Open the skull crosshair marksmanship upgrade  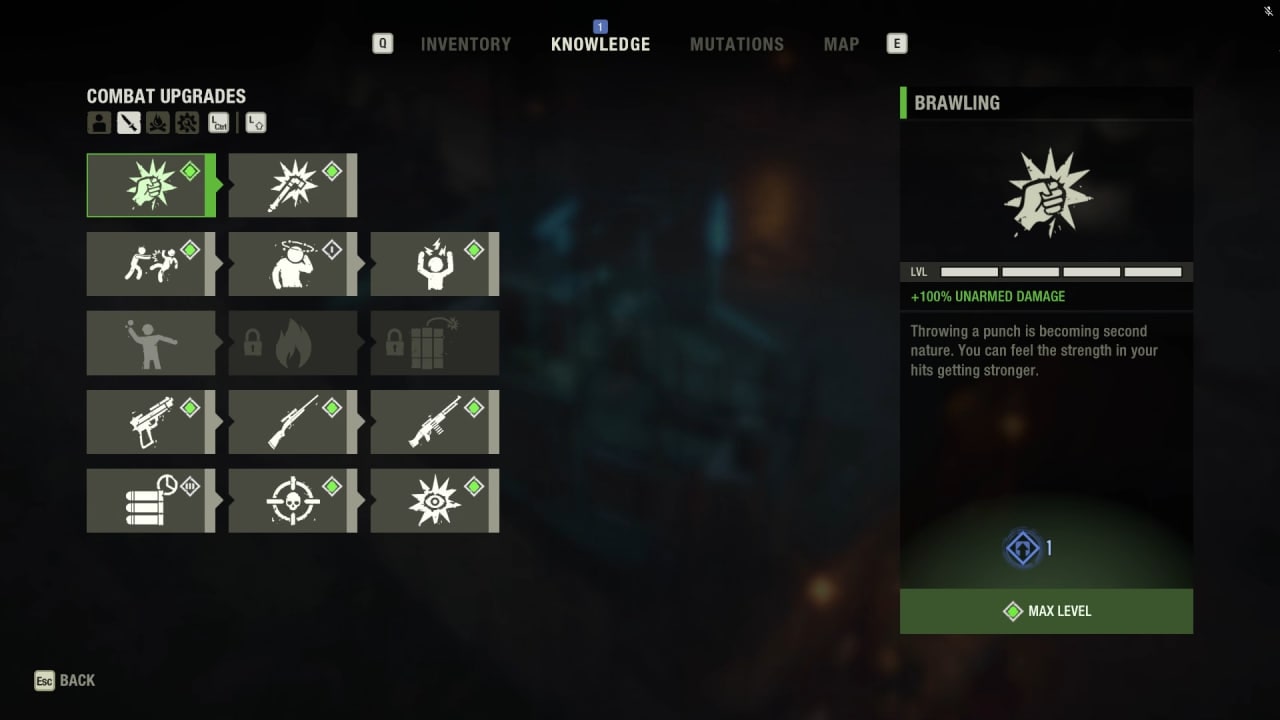click(293, 500)
